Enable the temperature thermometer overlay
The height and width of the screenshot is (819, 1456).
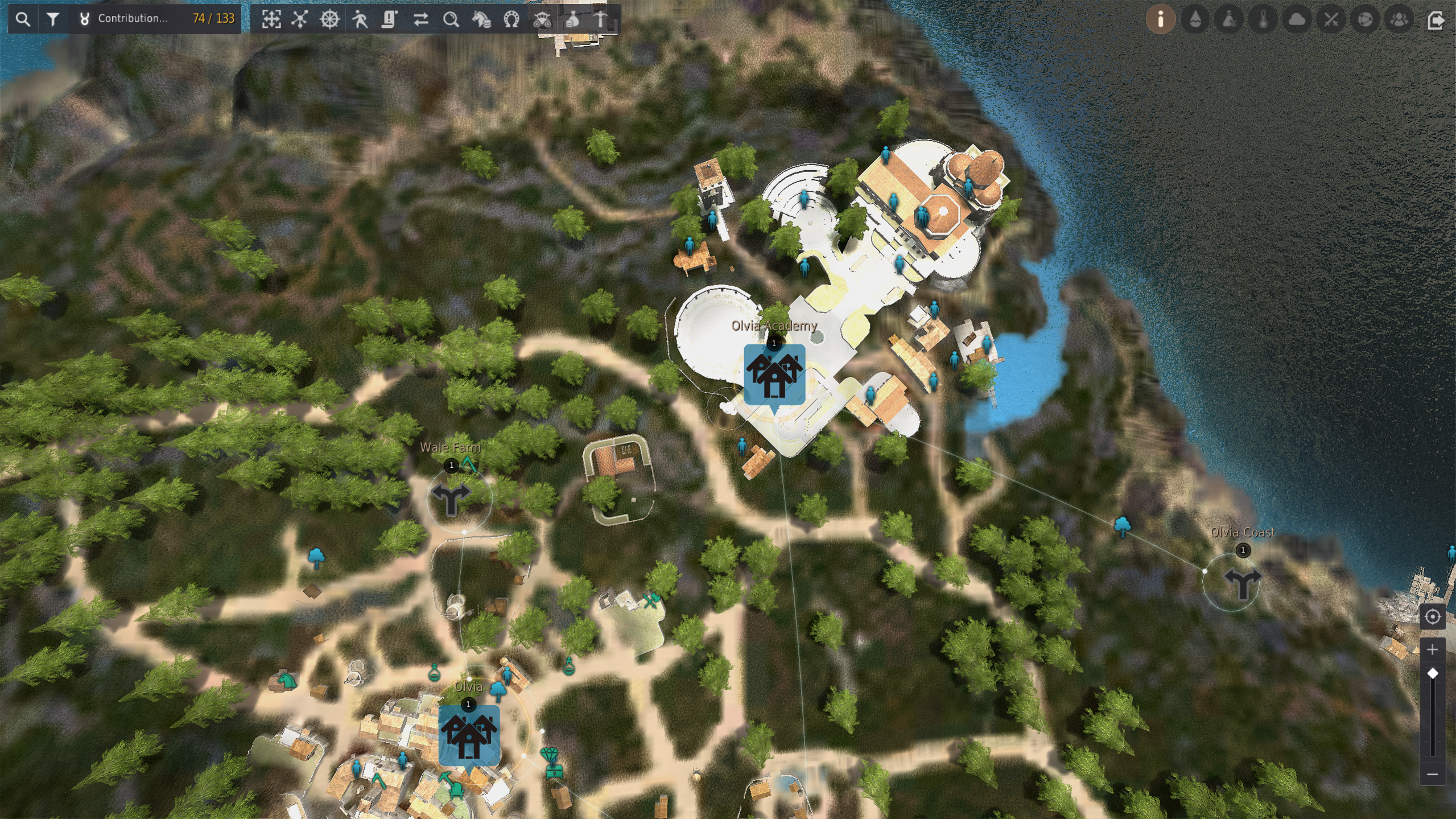[1263, 19]
